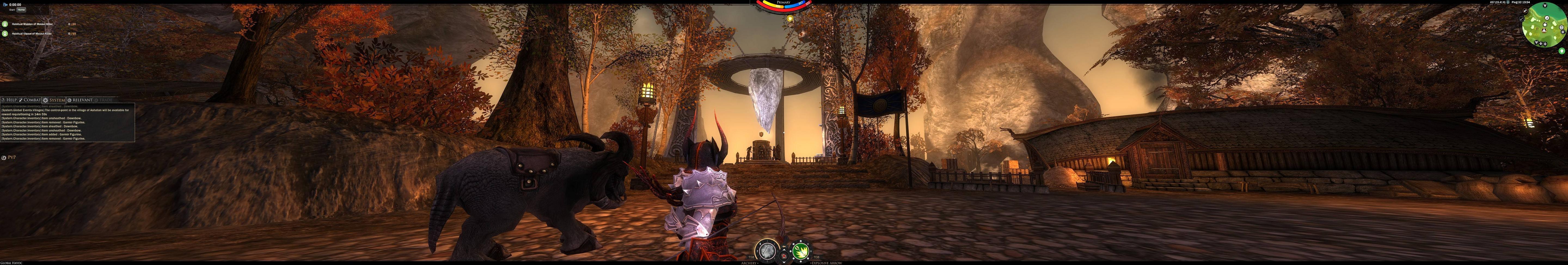1568x265 pixels.
Task: Click the player marker icon in minimap center
Action: point(1544,31)
